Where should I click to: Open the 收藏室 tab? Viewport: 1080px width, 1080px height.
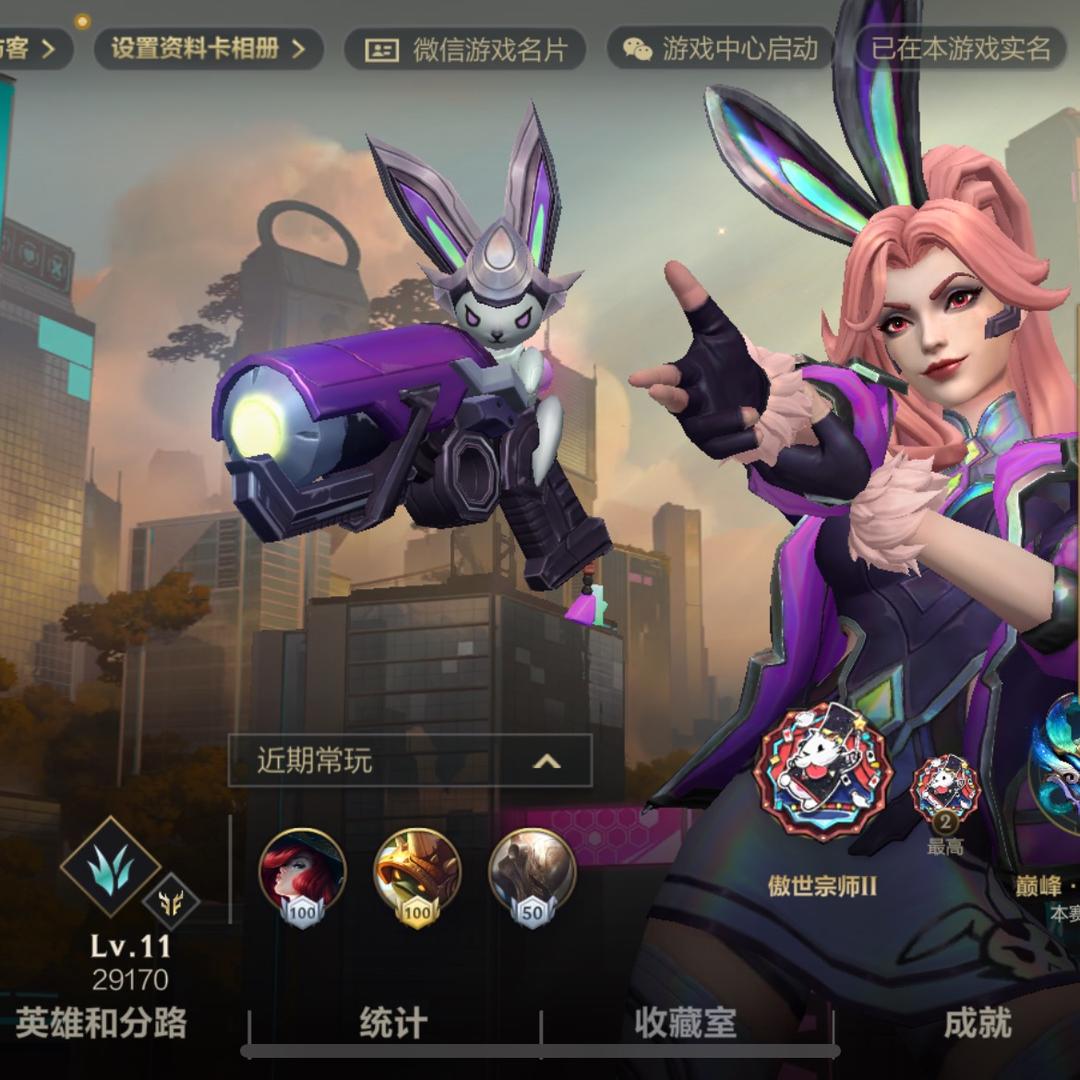[x=685, y=1023]
